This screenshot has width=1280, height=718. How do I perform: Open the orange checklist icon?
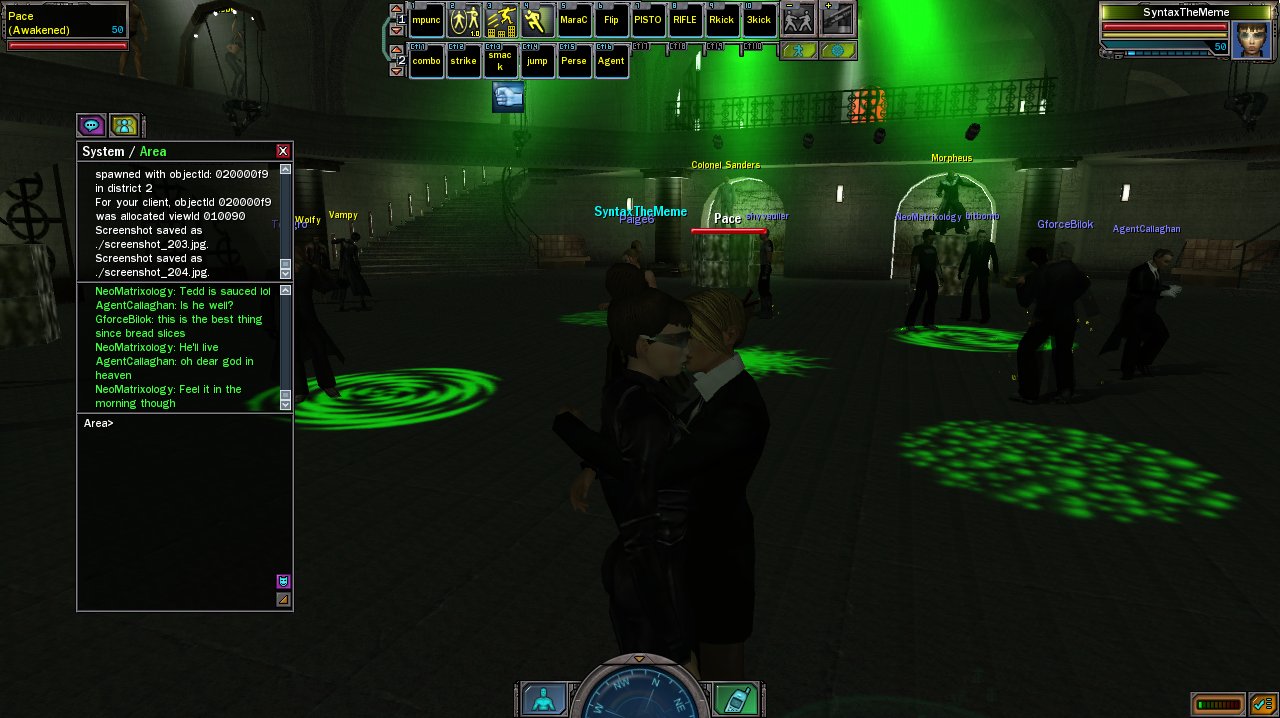1261,704
